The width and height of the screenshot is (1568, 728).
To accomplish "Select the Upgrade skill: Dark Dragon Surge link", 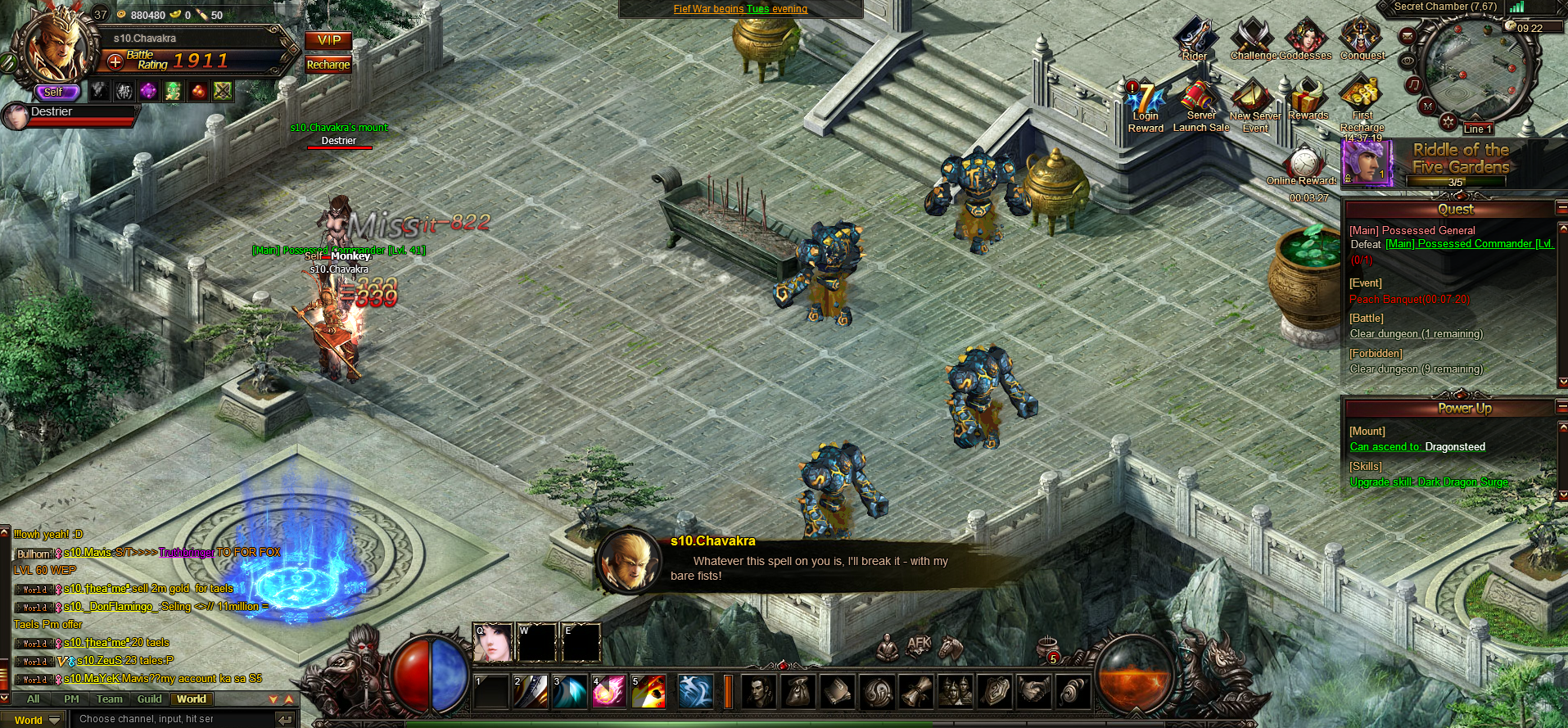I will click(1429, 482).
